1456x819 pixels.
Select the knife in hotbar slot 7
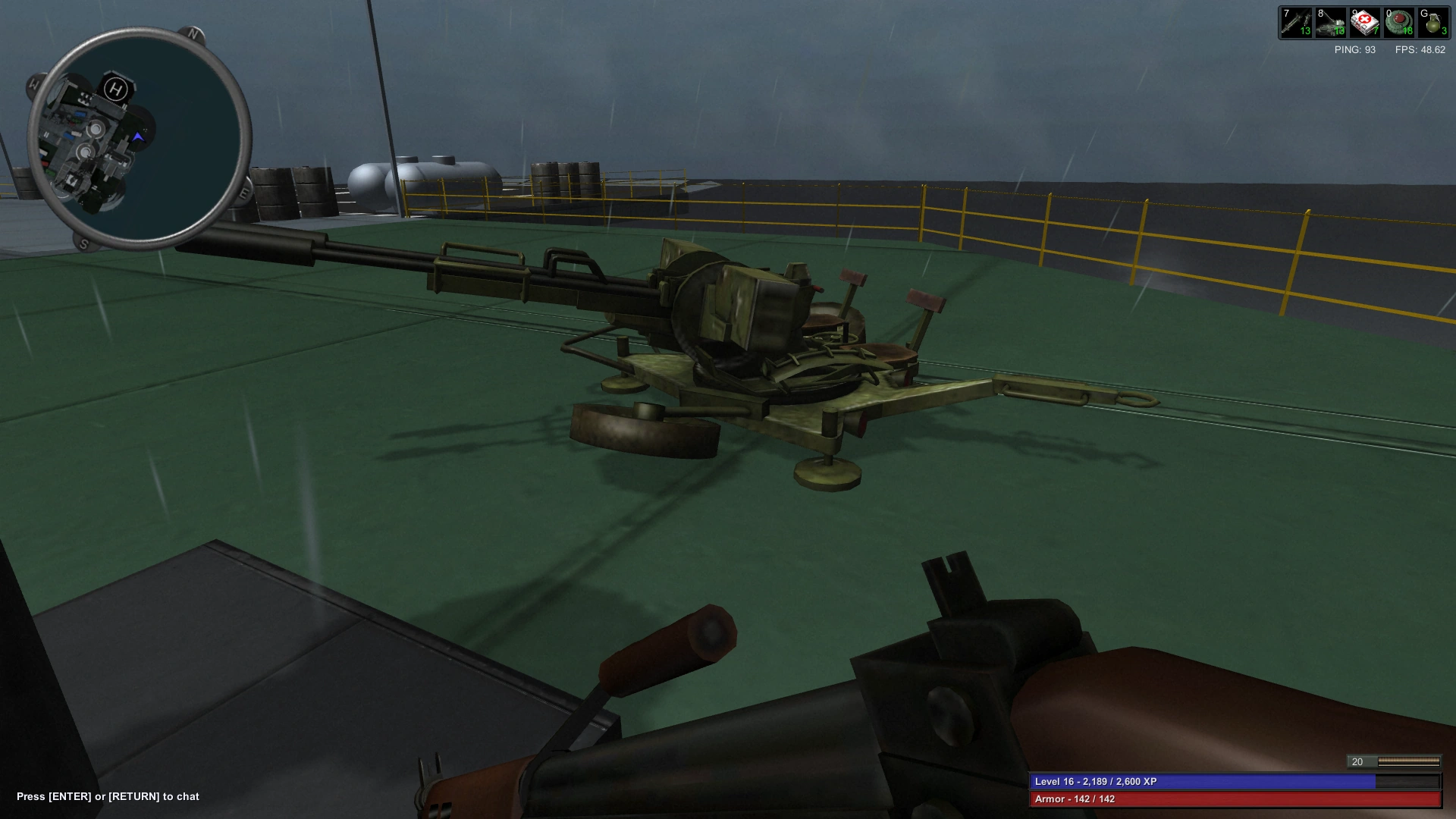point(1298,21)
